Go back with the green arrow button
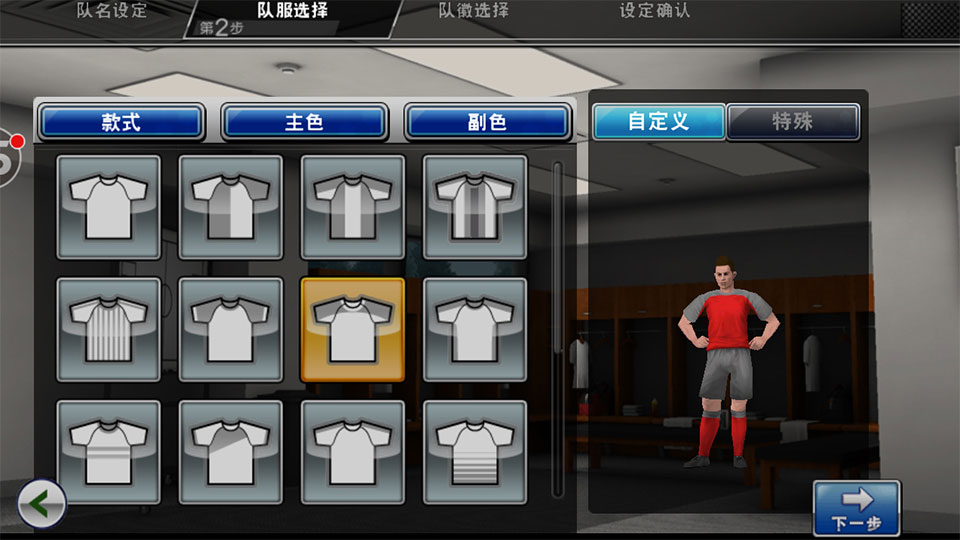The width and height of the screenshot is (960, 540). (x=42, y=505)
